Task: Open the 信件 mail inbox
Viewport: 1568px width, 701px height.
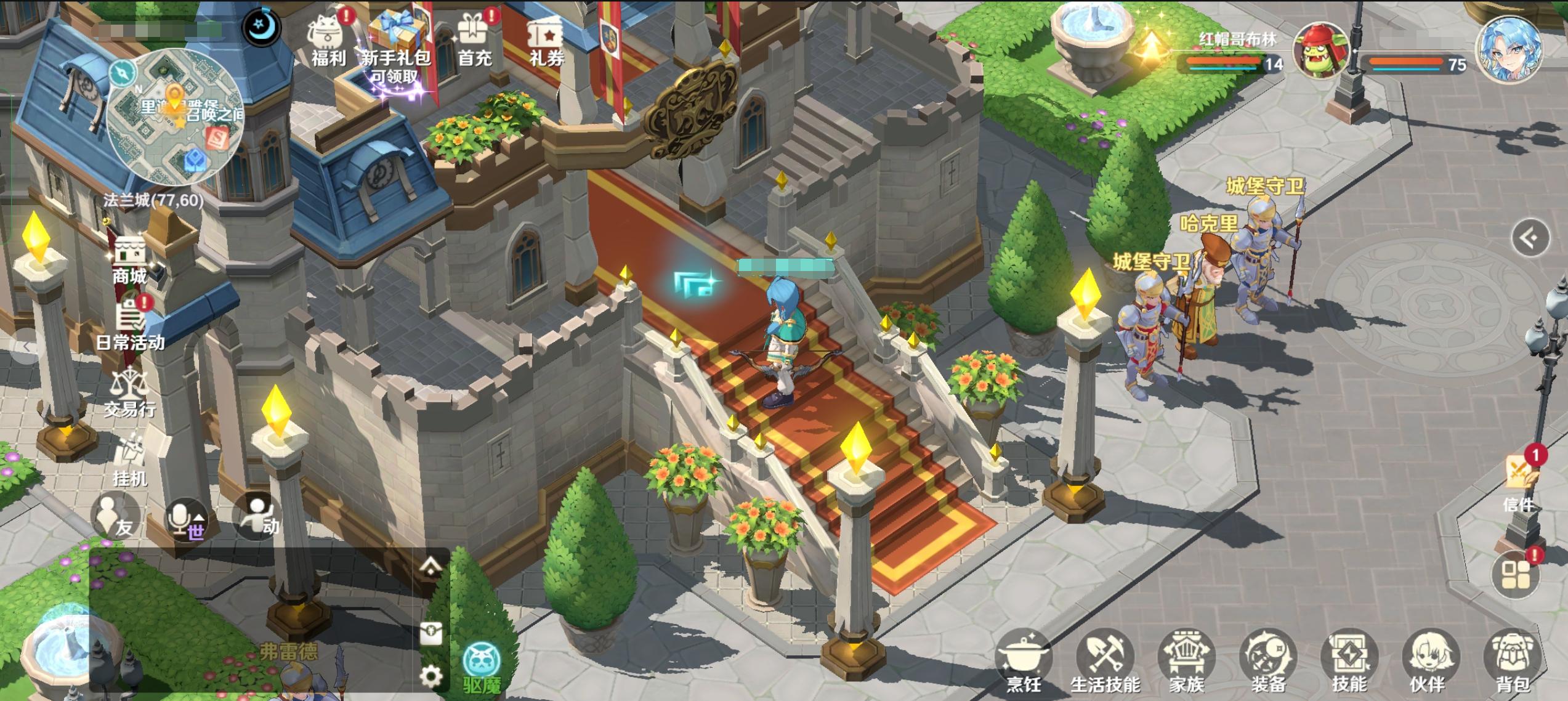Action: click(x=1520, y=480)
